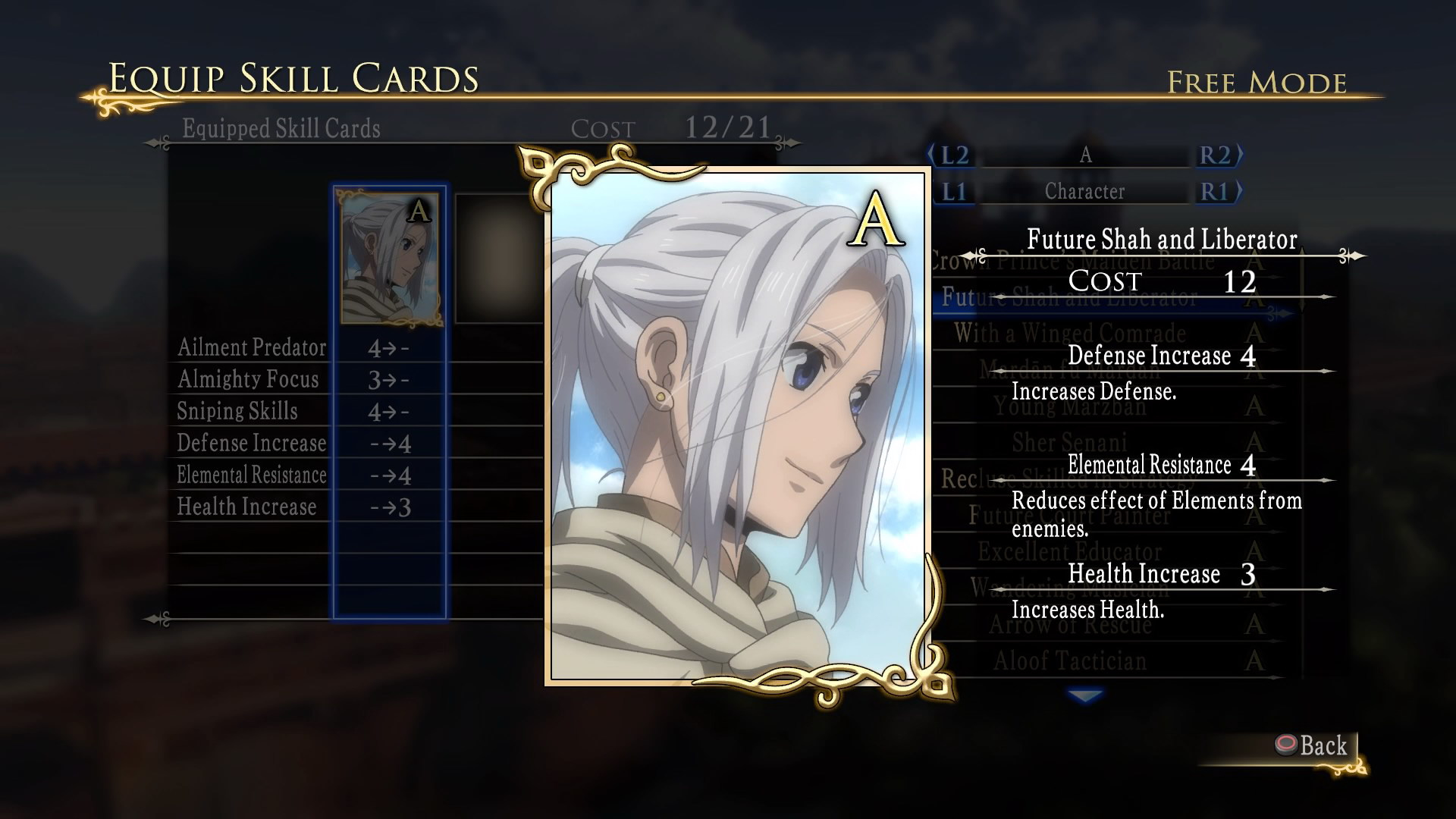Switch the Character sort selector
The image size is (1456, 819).
1085,192
